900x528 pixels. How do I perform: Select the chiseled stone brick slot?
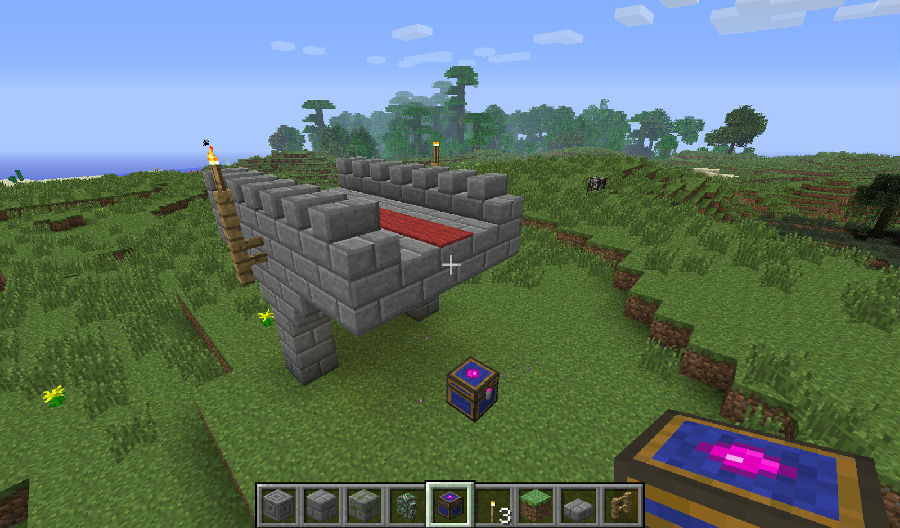coord(277,504)
